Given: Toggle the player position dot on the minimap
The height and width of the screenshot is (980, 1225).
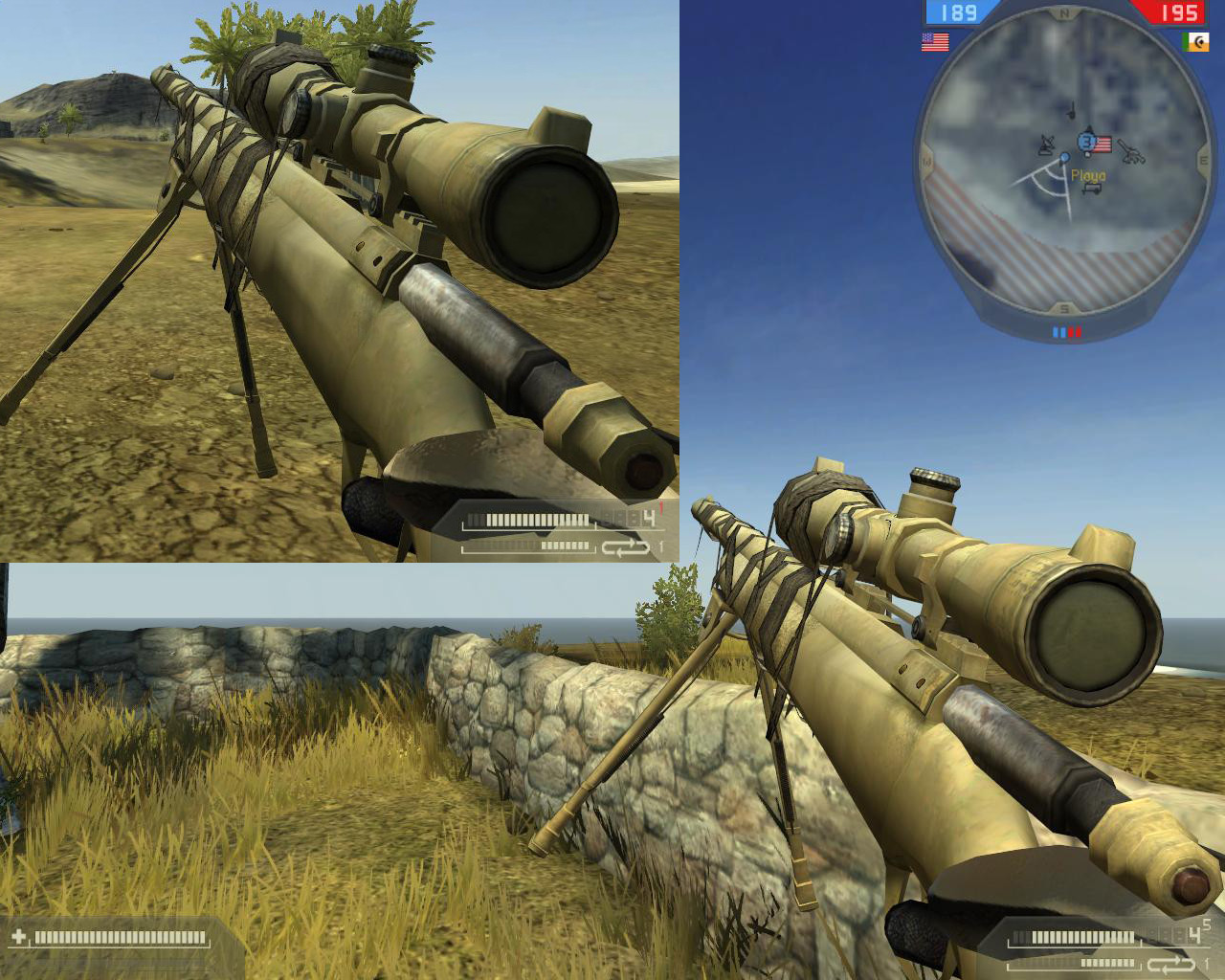Looking at the screenshot, I should pyautogui.click(x=1064, y=157).
